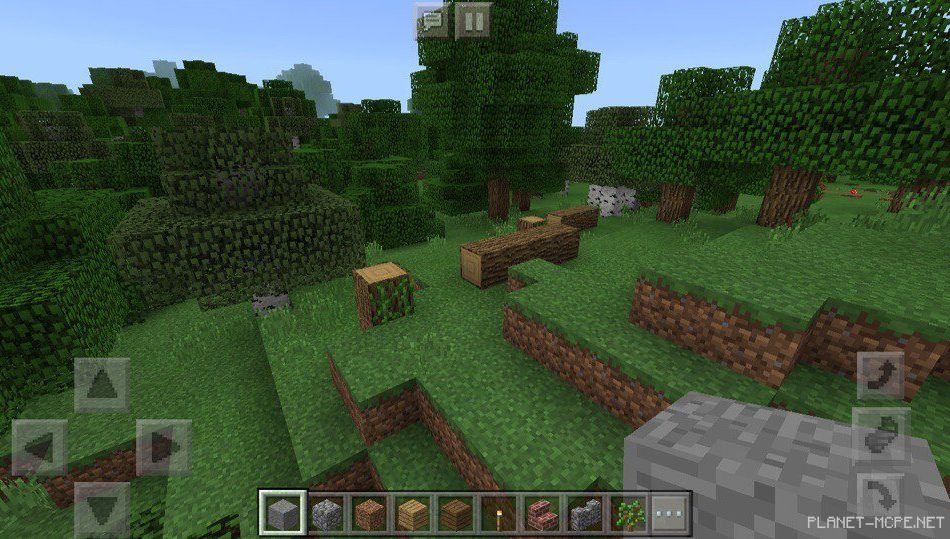Tap the fly up arrow button
The width and height of the screenshot is (950, 539).
880,375
